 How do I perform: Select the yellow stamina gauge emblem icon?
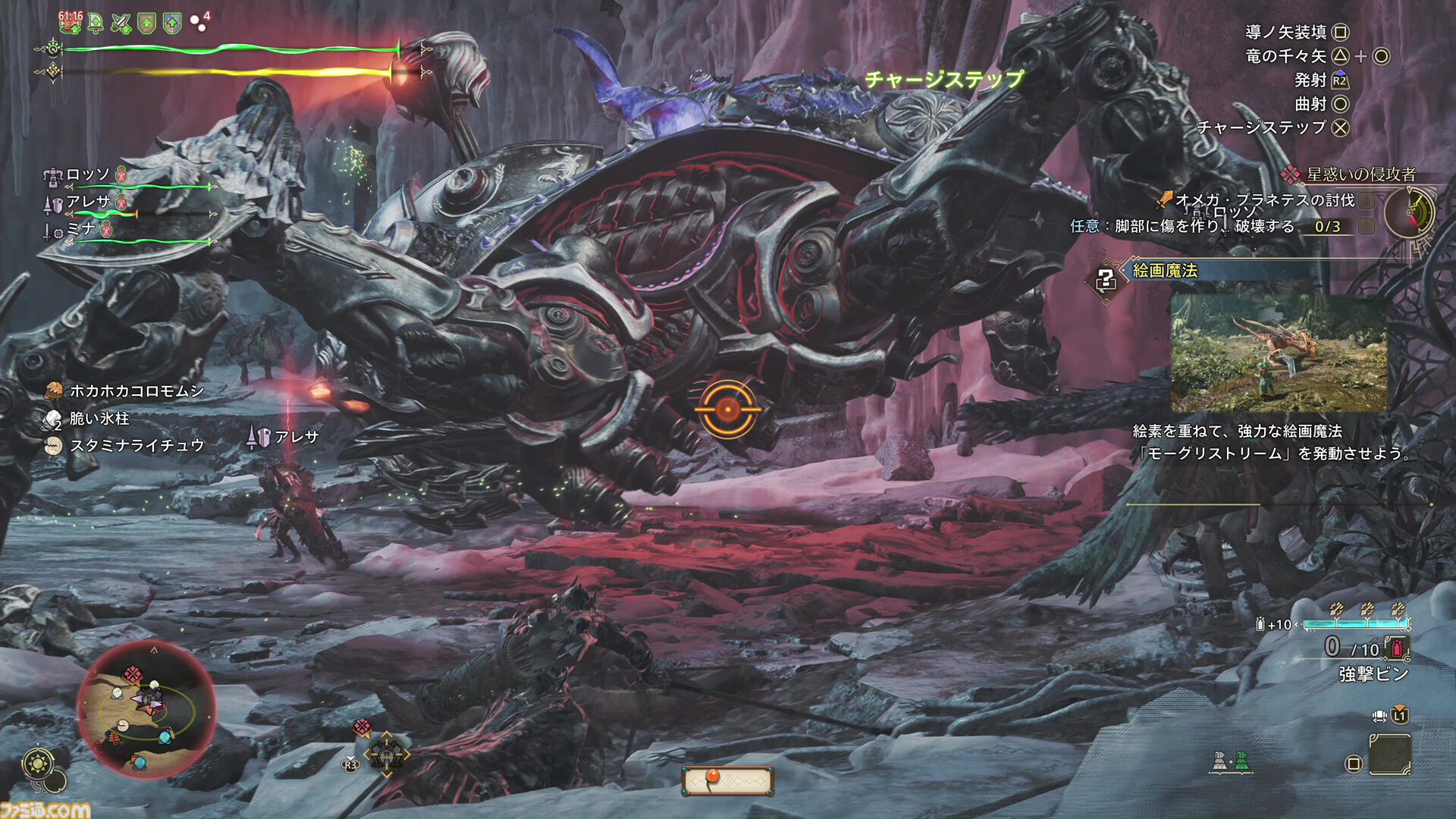(54, 72)
